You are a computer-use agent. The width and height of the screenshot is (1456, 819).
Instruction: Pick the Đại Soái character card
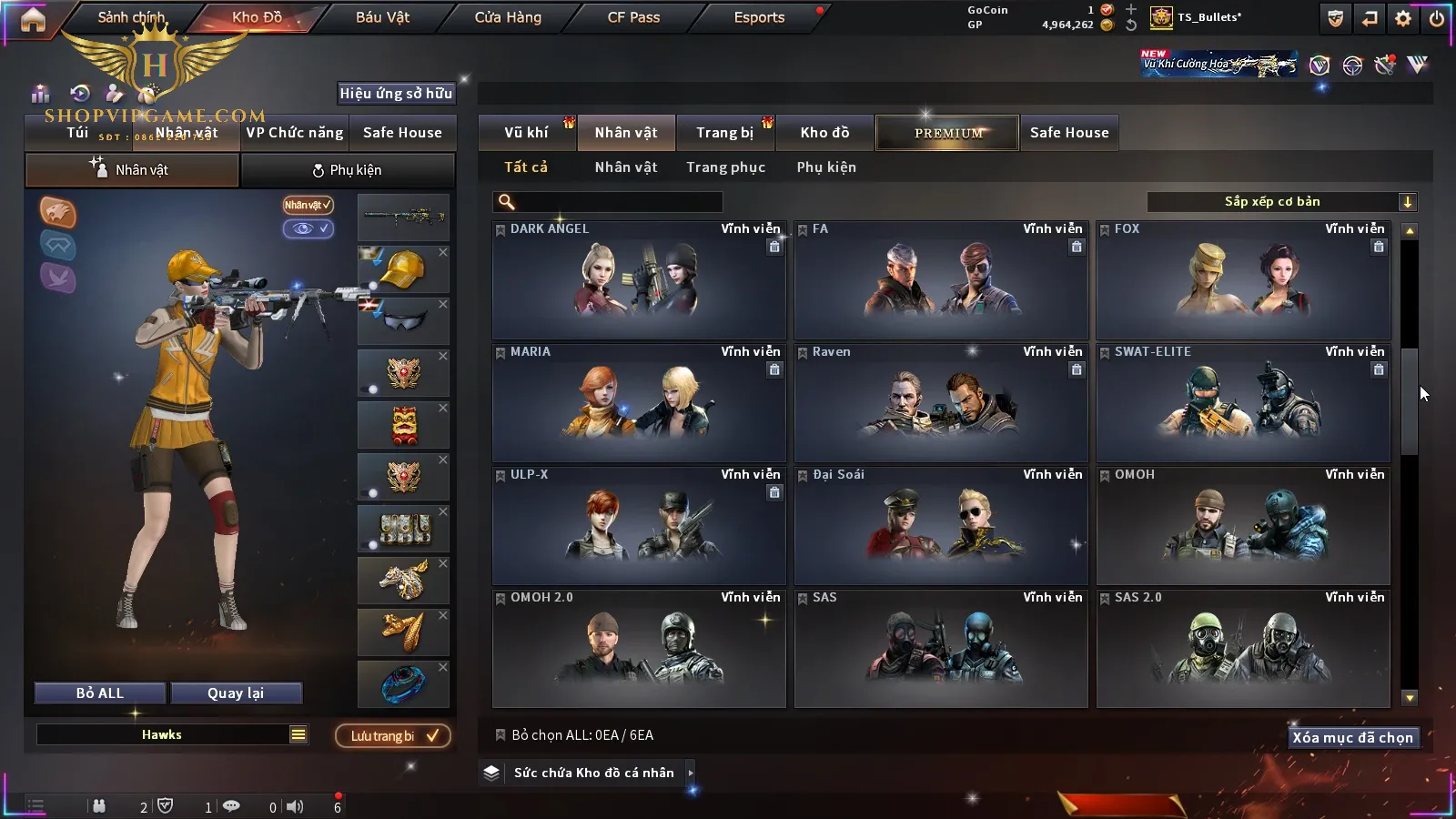(940, 526)
